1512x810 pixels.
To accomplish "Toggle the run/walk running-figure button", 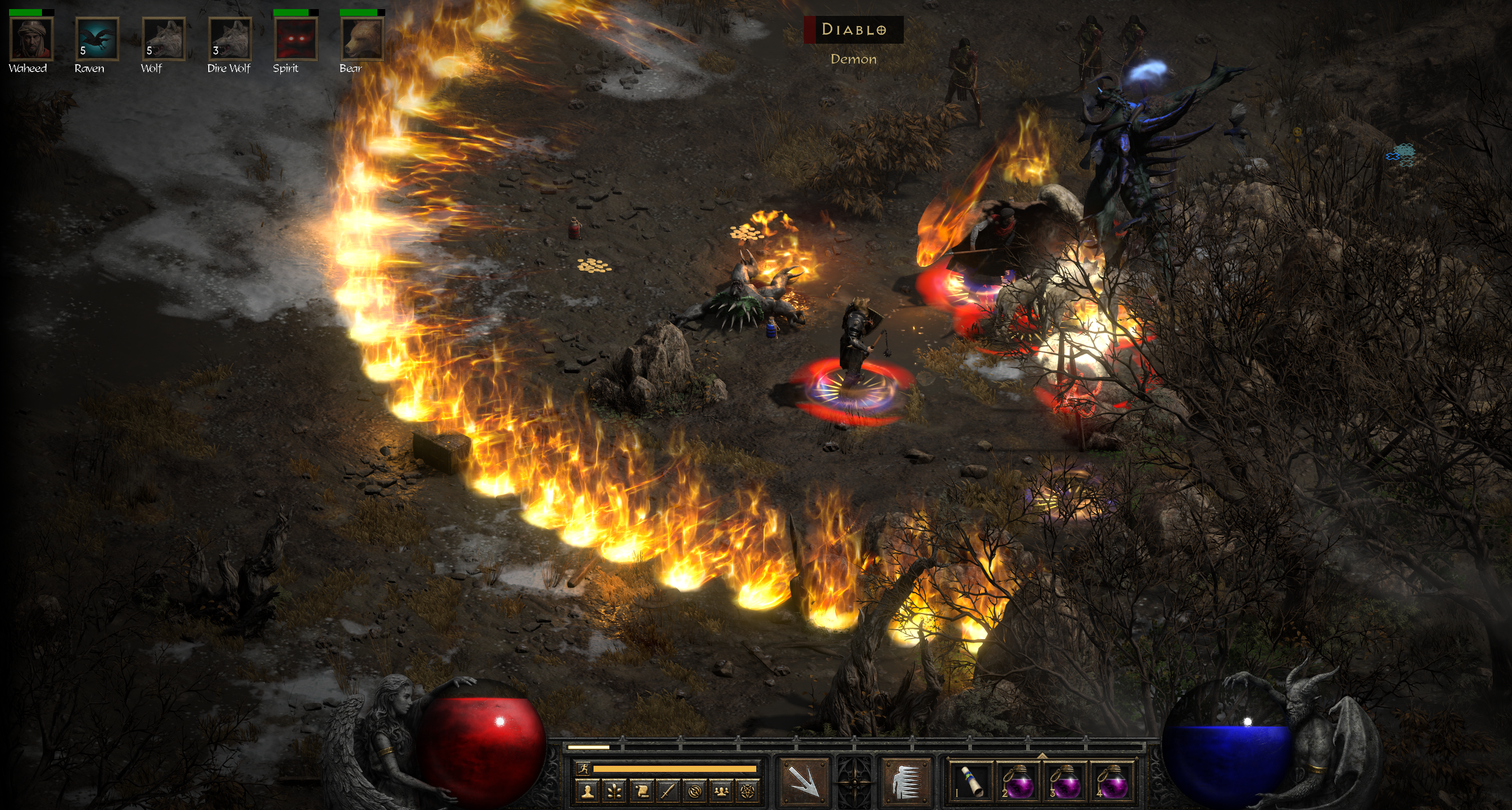I will coord(583,769).
